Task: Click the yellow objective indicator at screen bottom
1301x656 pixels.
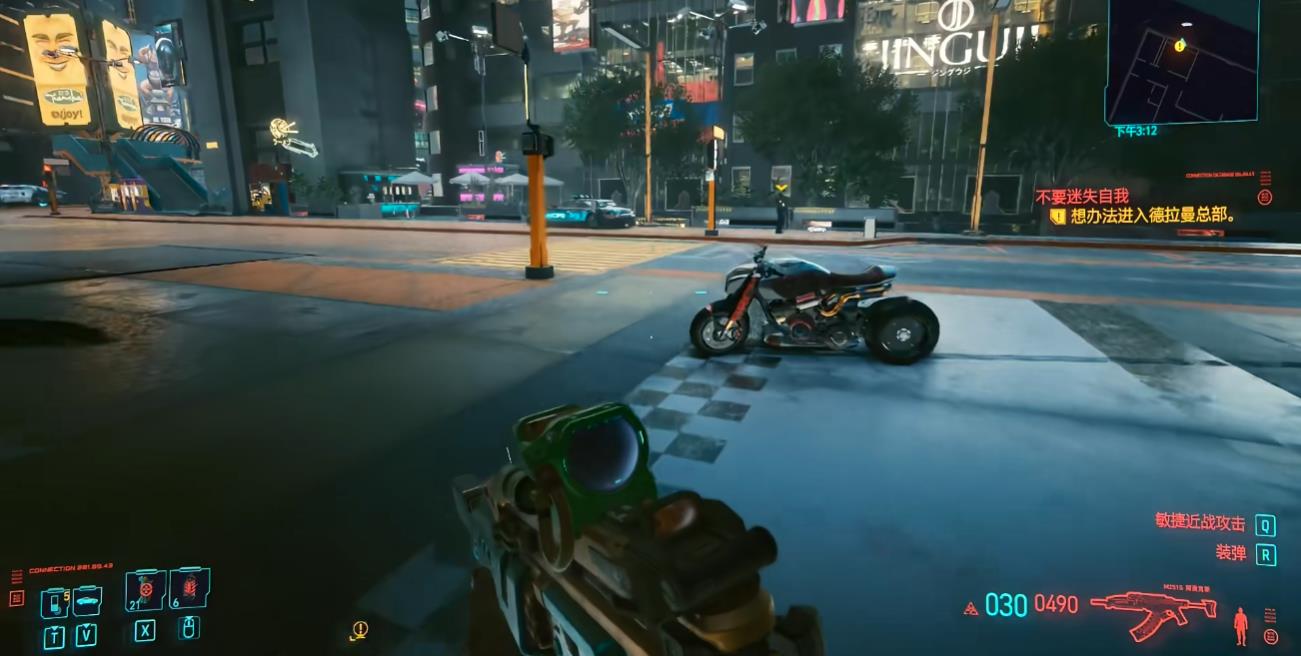Action: [360, 629]
